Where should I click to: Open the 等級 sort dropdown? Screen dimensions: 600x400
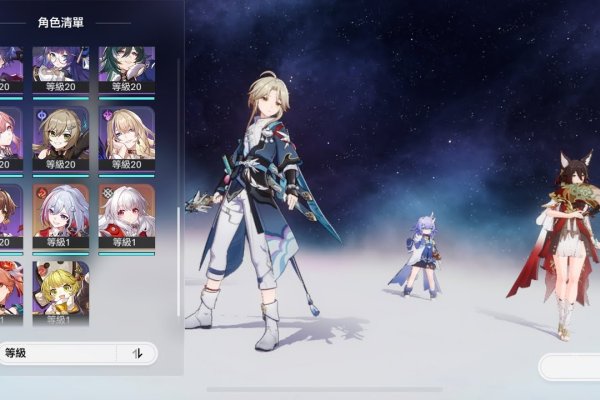(58, 353)
